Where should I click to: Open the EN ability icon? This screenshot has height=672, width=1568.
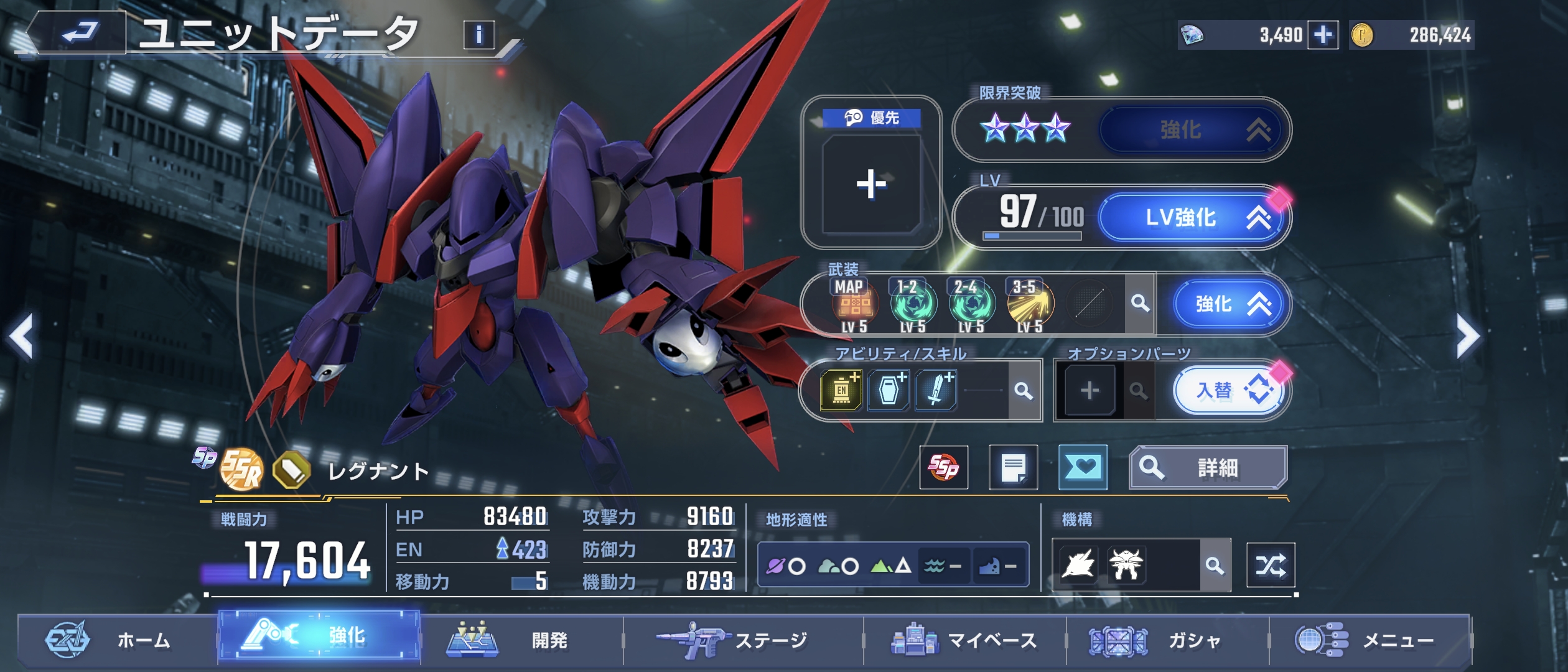click(x=841, y=391)
